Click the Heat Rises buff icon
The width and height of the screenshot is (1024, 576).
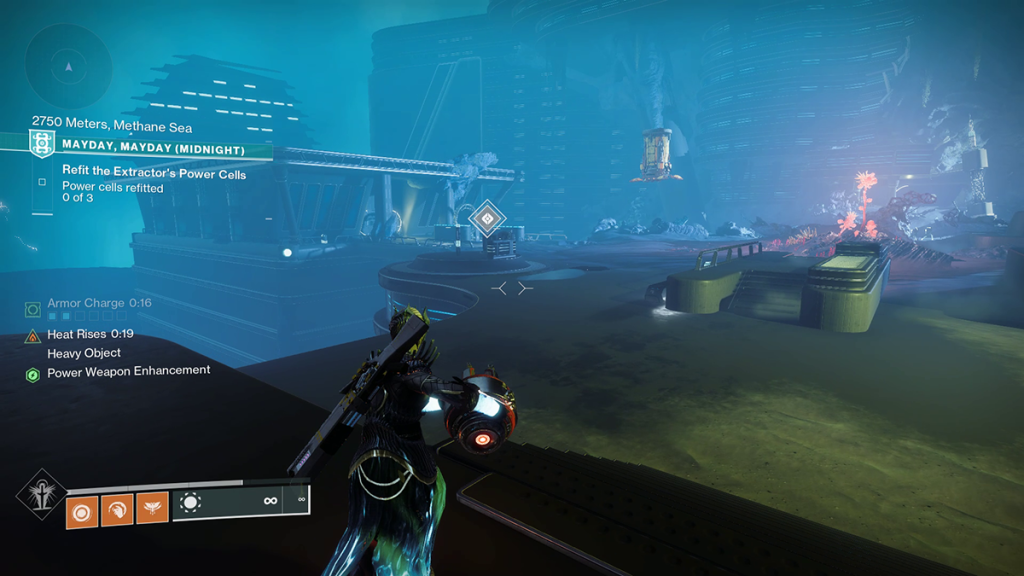[x=33, y=336]
